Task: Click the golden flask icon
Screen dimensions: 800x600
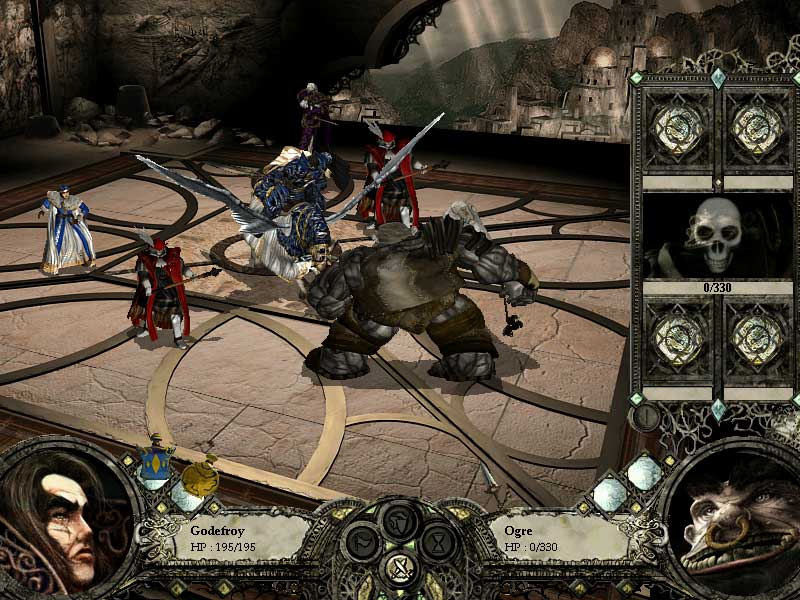Action: pos(204,476)
